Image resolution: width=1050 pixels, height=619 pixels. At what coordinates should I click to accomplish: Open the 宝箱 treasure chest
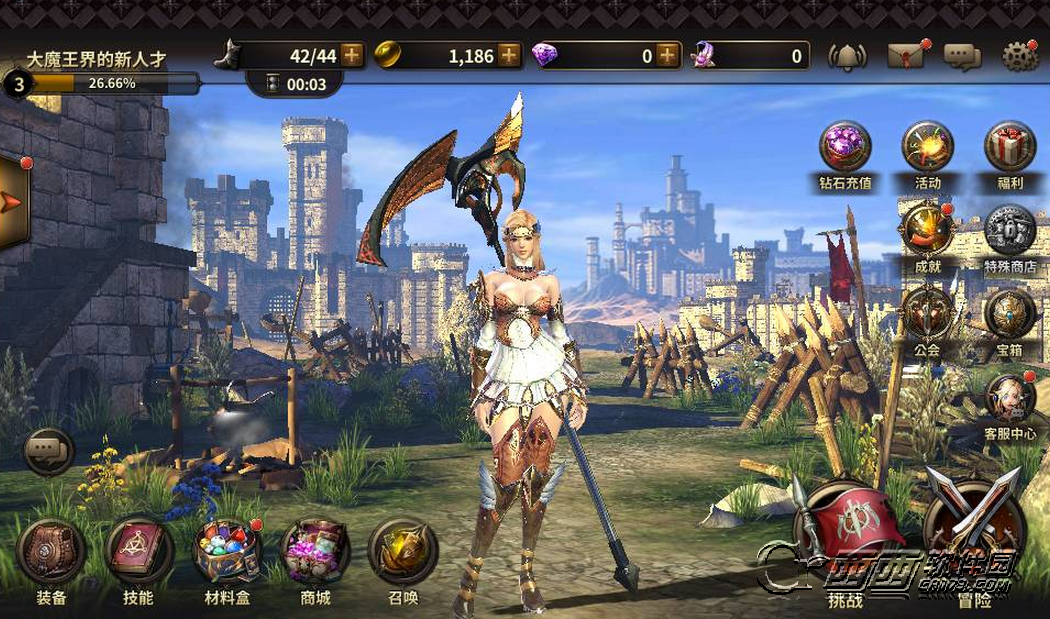coord(1010,314)
